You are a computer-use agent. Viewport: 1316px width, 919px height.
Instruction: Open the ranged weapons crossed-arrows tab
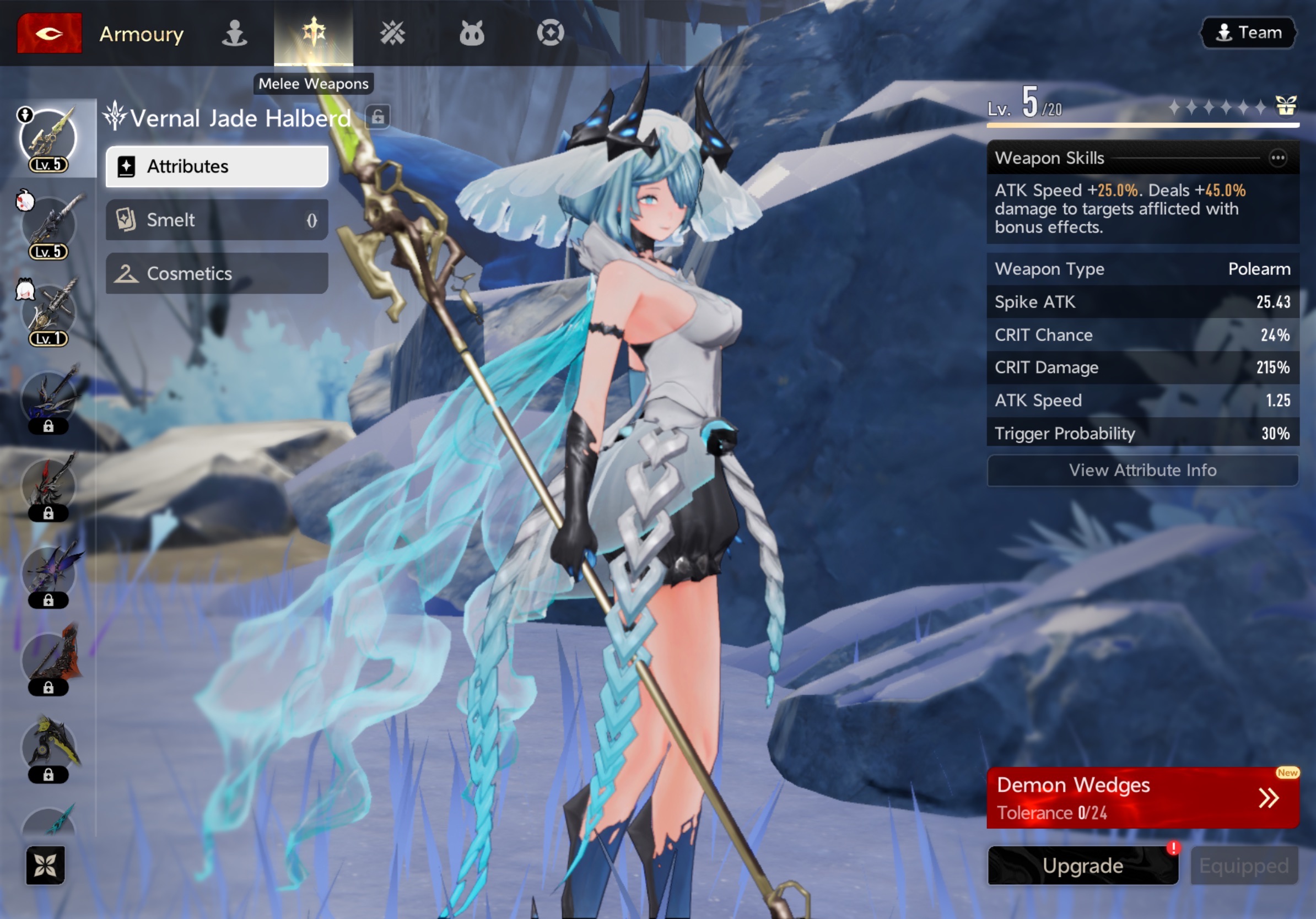click(392, 33)
